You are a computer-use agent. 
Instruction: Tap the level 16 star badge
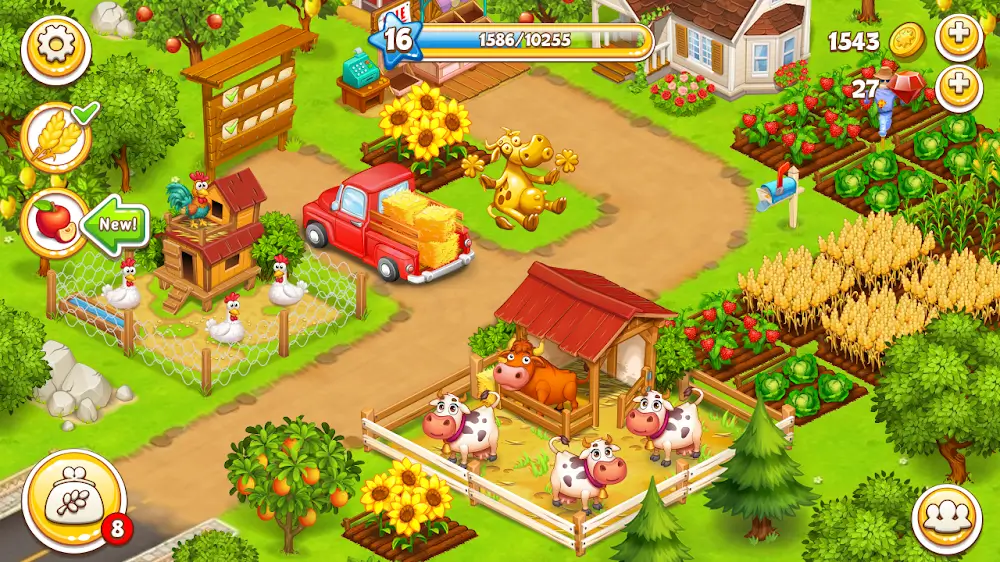click(x=397, y=41)
